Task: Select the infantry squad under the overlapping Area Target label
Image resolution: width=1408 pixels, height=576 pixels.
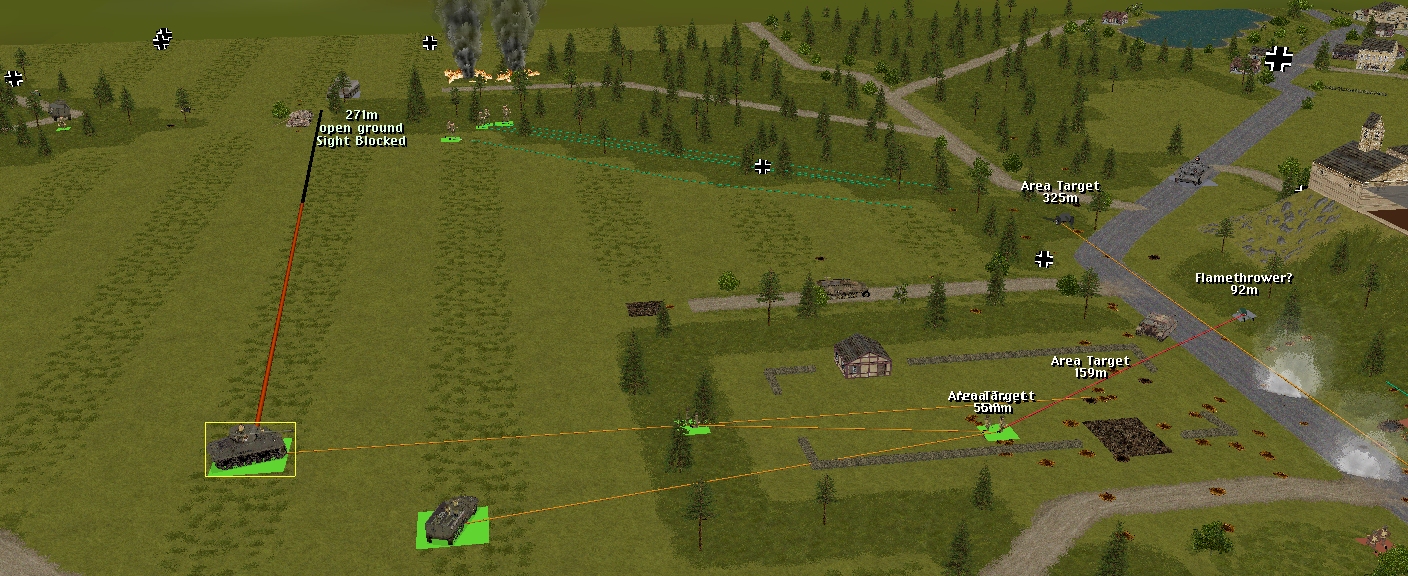Action: [x=997, y=431]
